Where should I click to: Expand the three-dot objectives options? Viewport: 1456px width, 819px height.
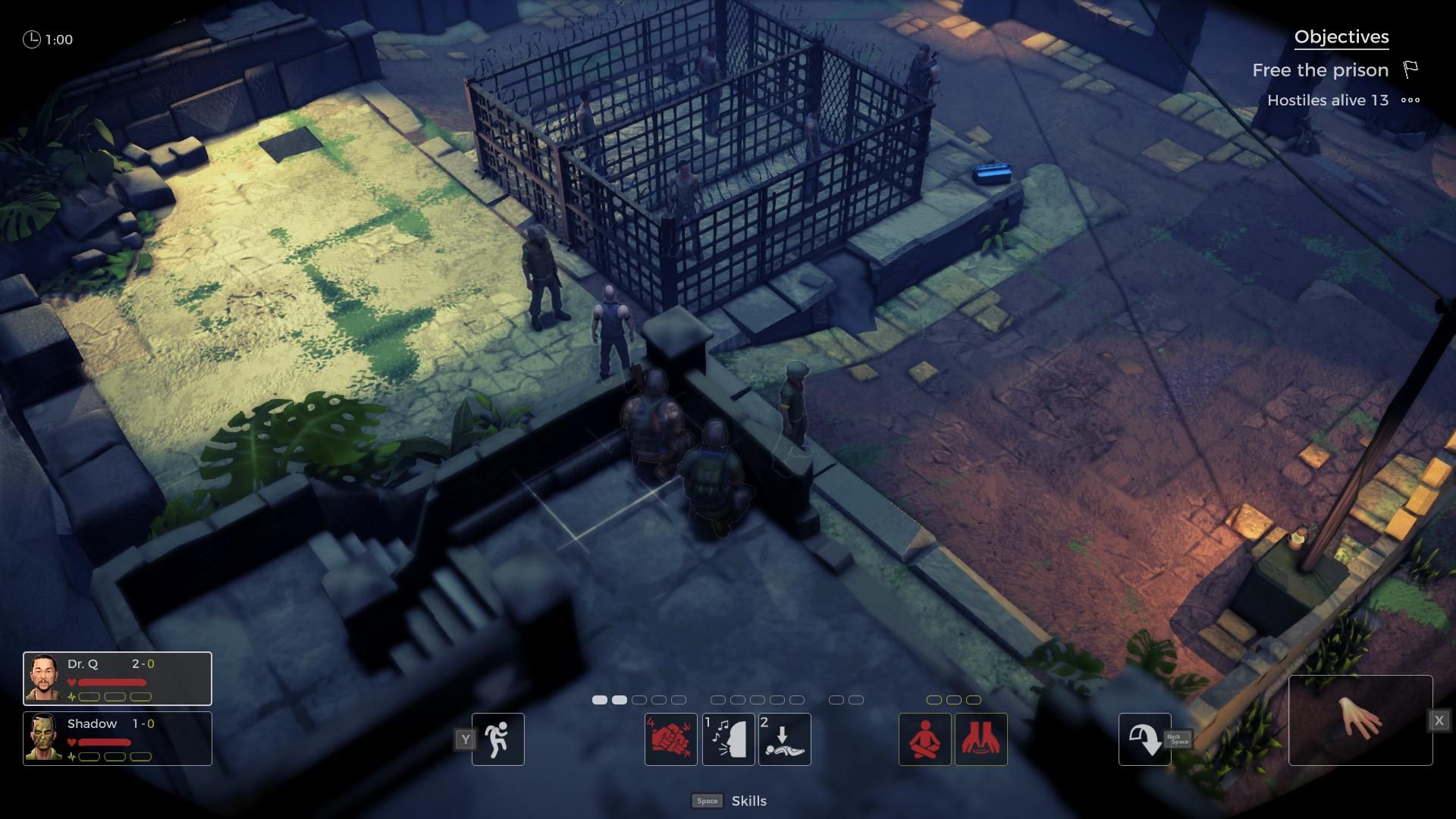pyautogui.click(x=1410, y=100)
